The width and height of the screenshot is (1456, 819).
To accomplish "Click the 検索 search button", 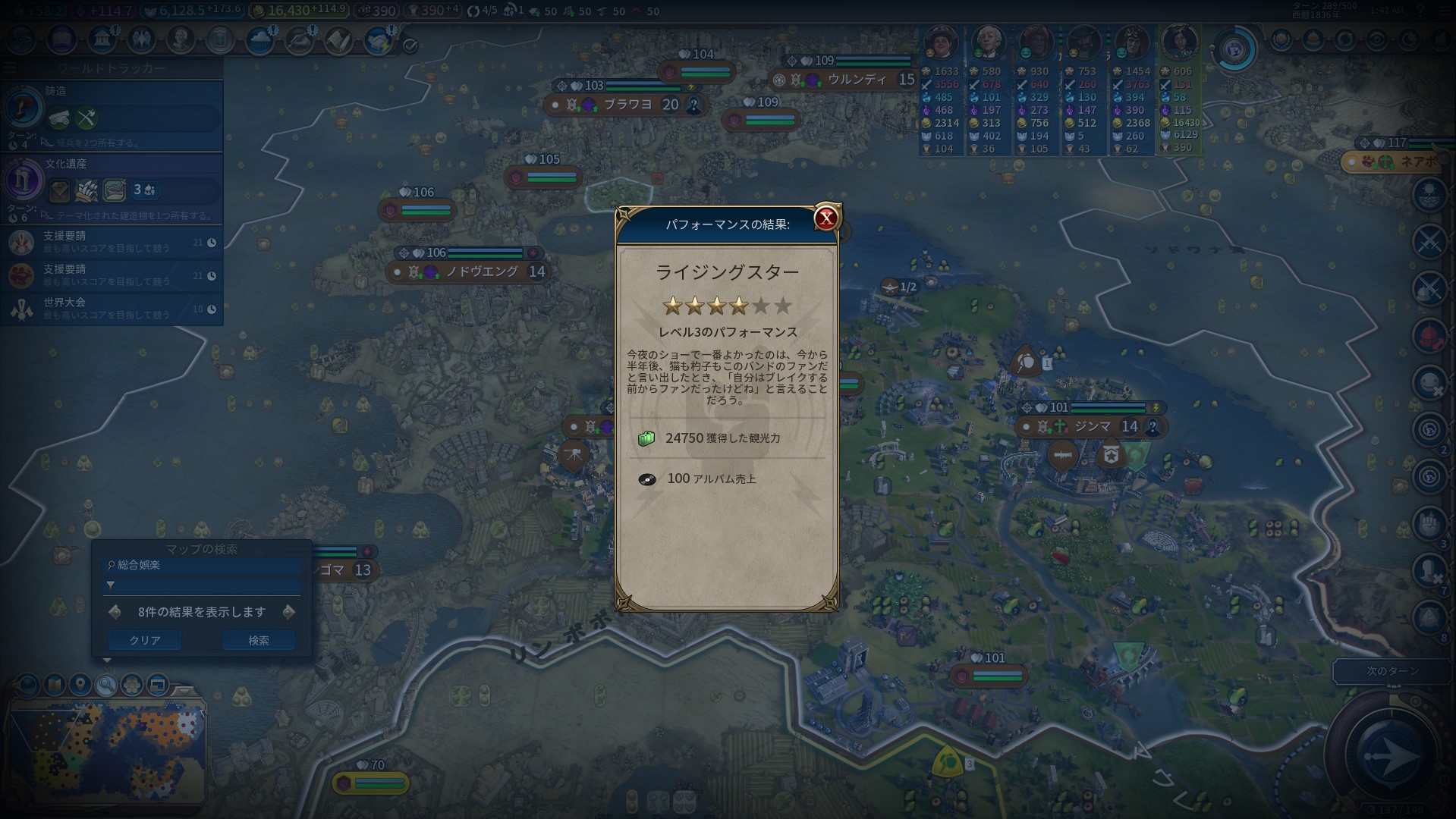I will [258, 641].
